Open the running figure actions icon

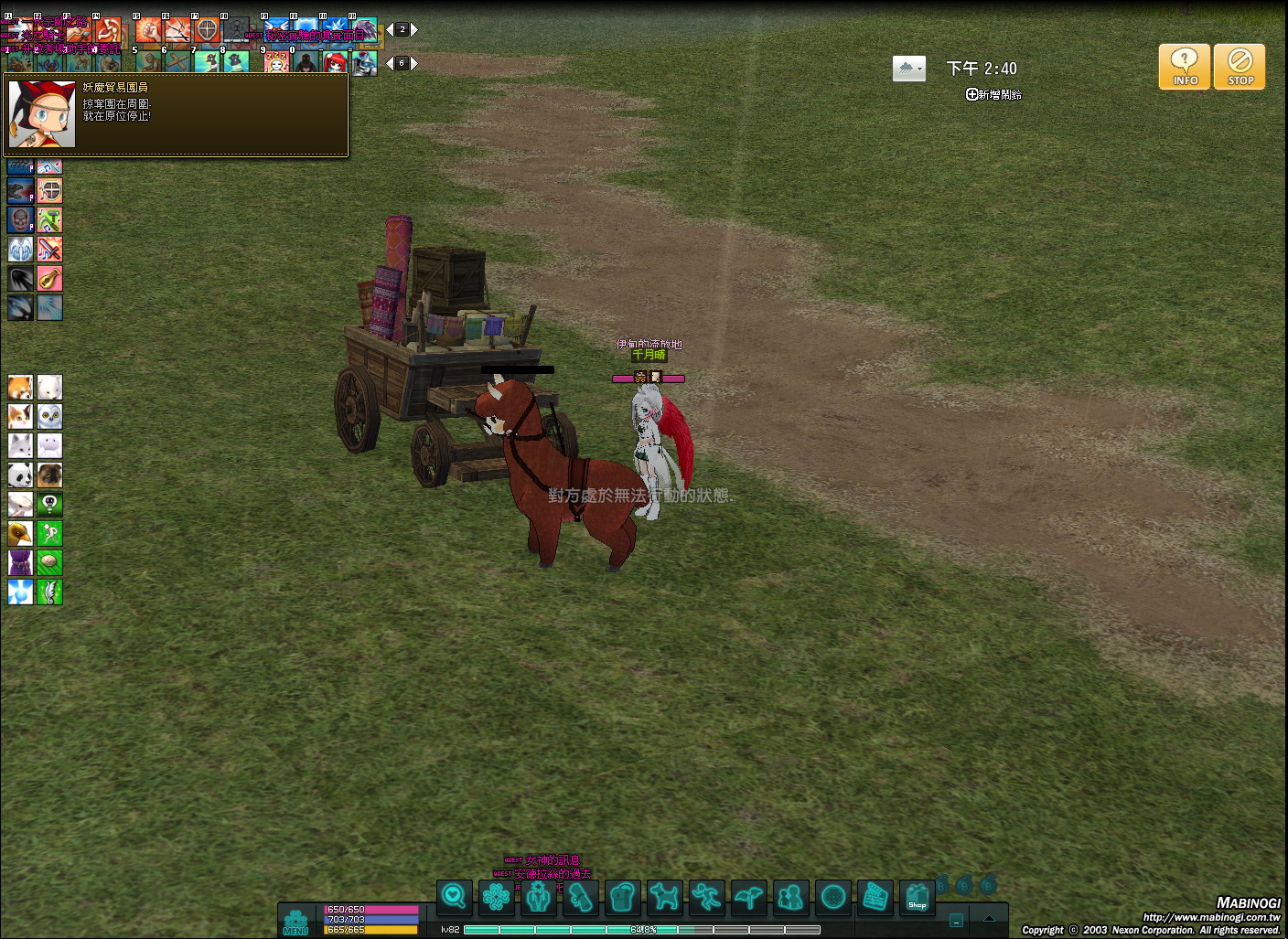(x=706, y=897)
